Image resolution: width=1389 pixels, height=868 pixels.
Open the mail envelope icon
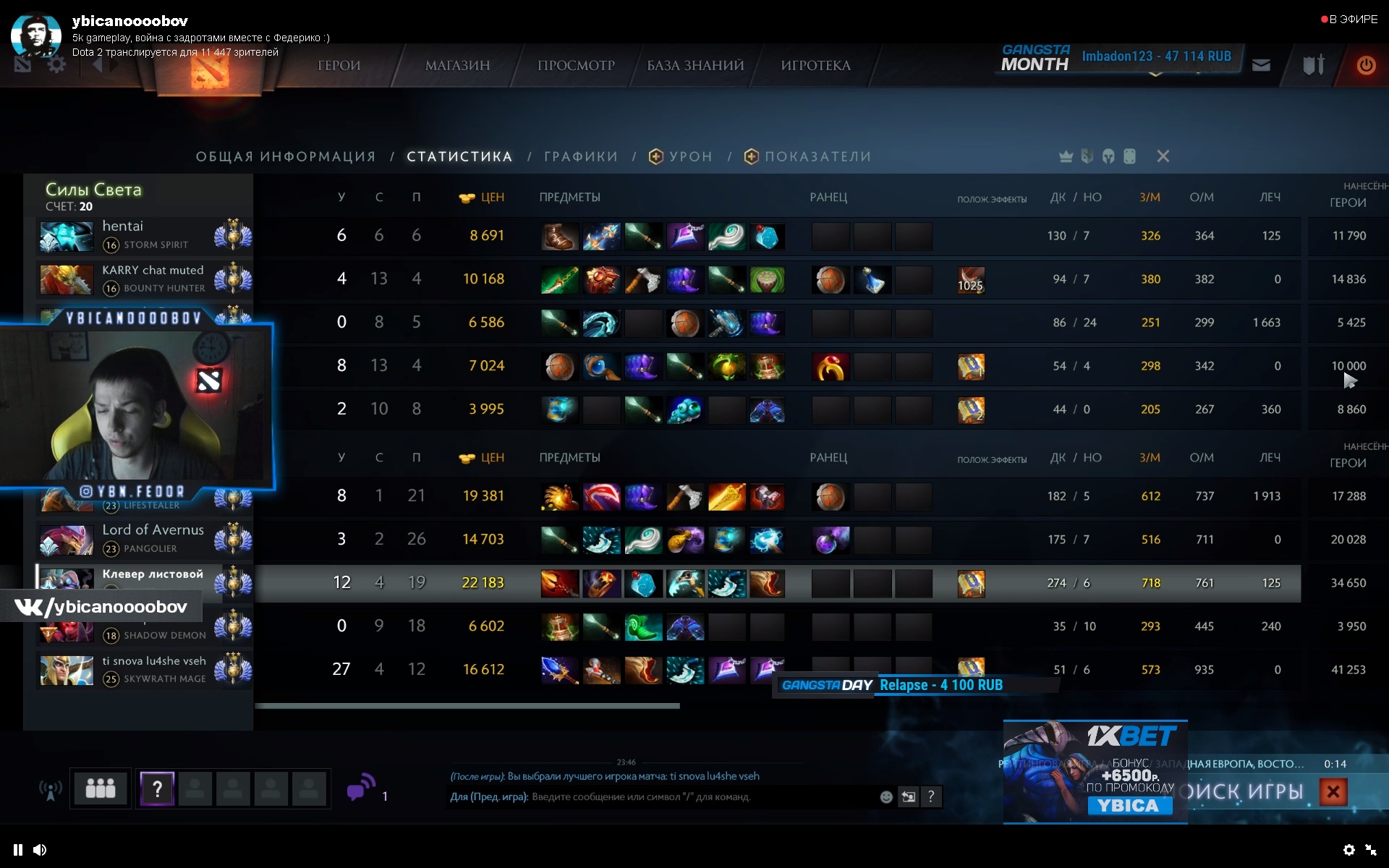pos(1261,66)
